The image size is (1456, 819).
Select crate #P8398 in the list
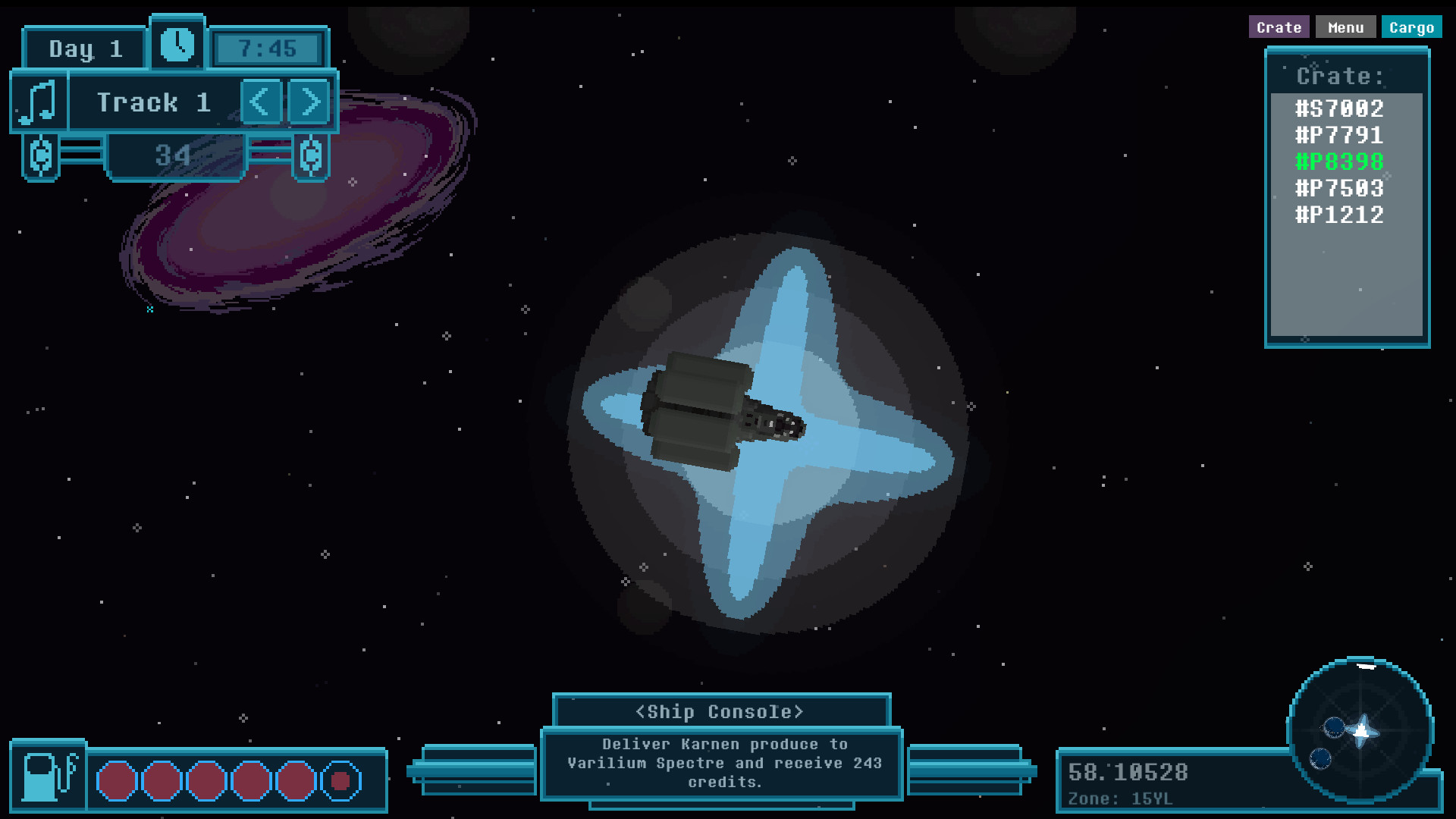tap(1338, 161)
